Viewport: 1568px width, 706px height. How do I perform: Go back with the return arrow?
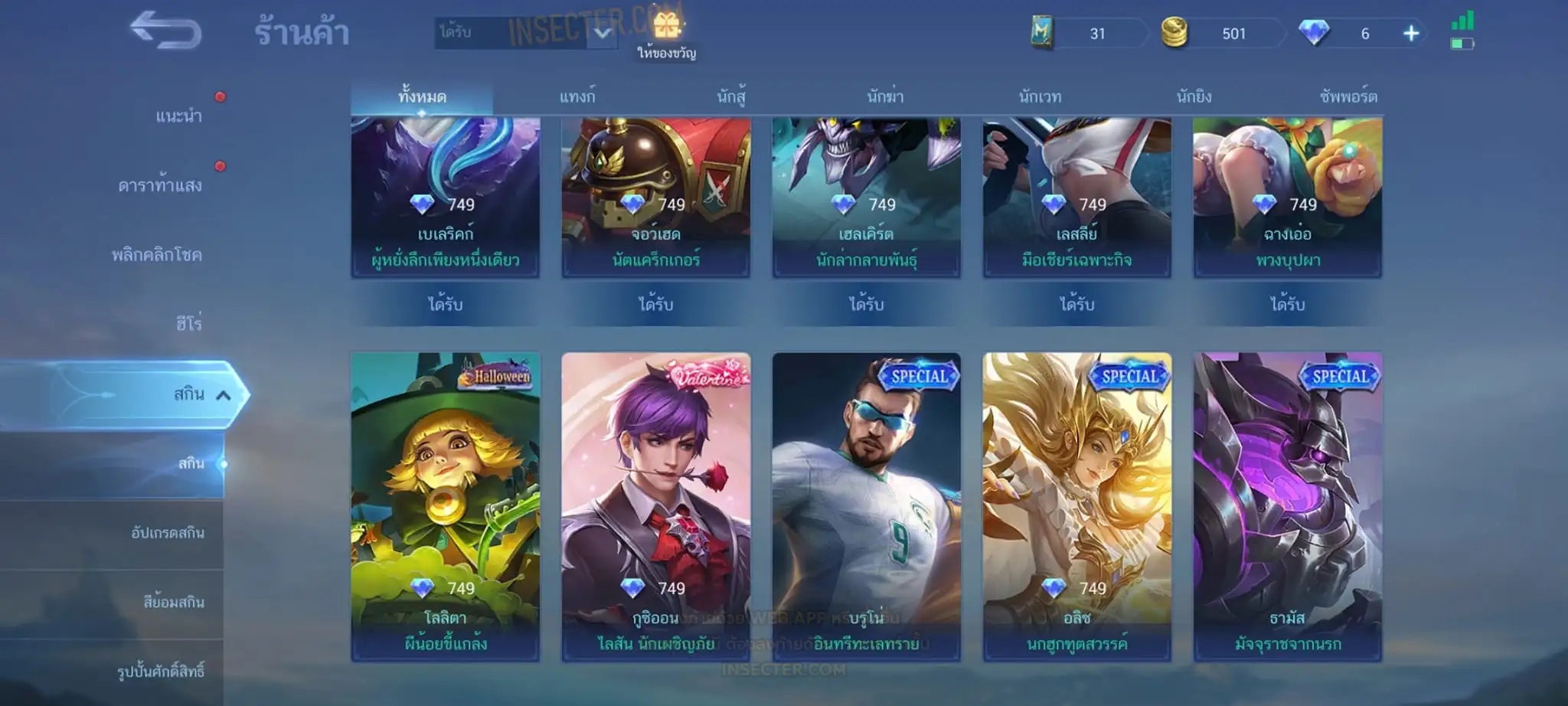point(165,31)
